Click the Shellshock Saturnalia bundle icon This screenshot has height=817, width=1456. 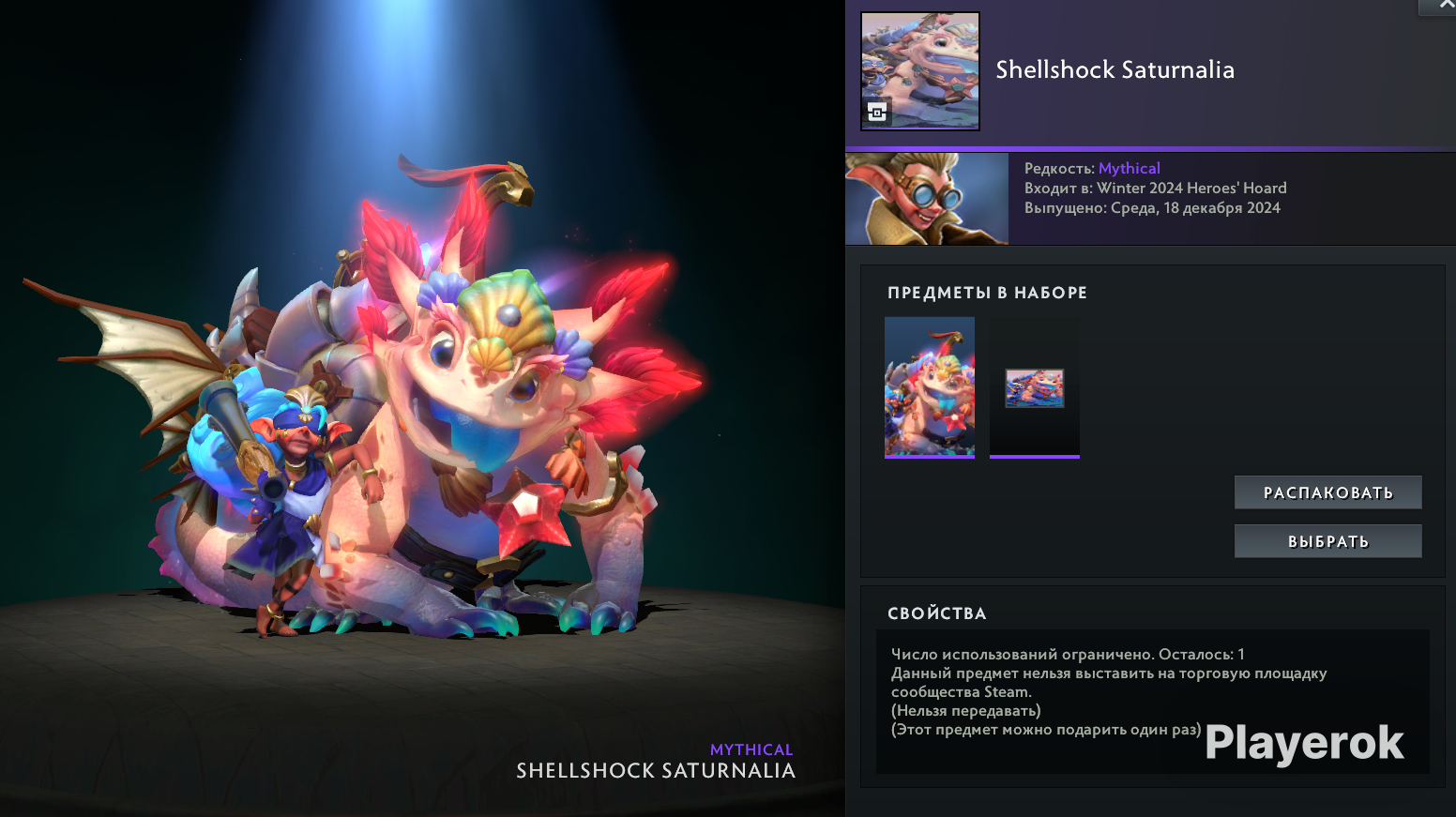[920, 71]
